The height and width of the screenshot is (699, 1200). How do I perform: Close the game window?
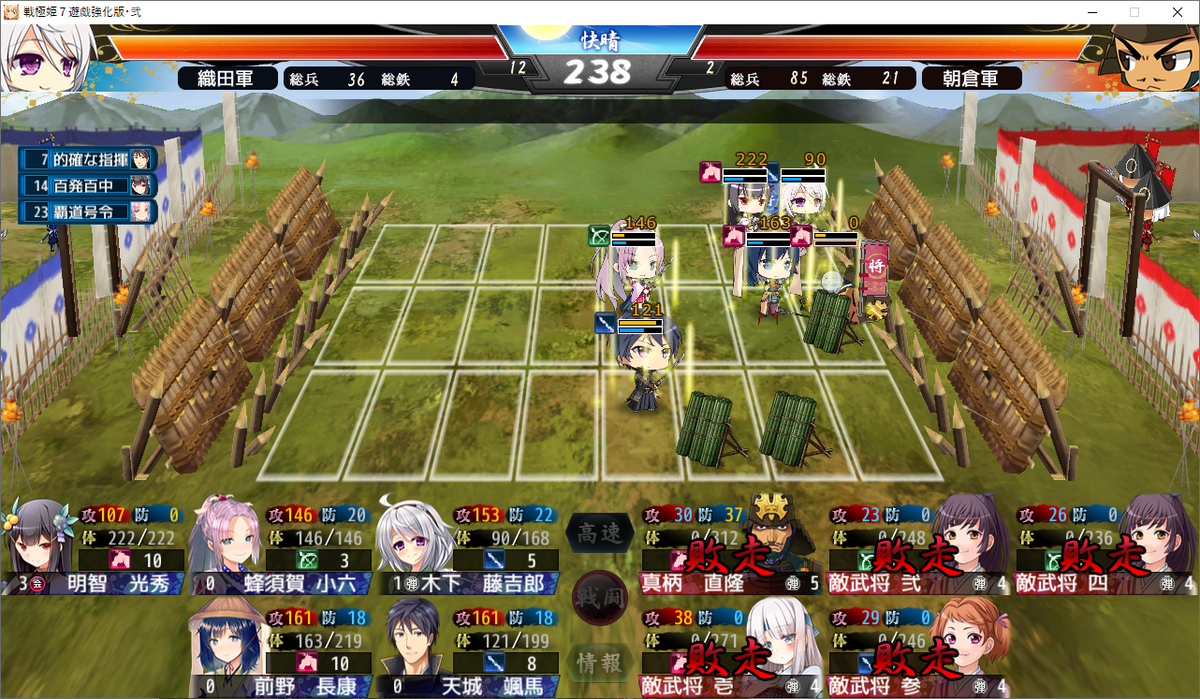tap(1176, 12)
